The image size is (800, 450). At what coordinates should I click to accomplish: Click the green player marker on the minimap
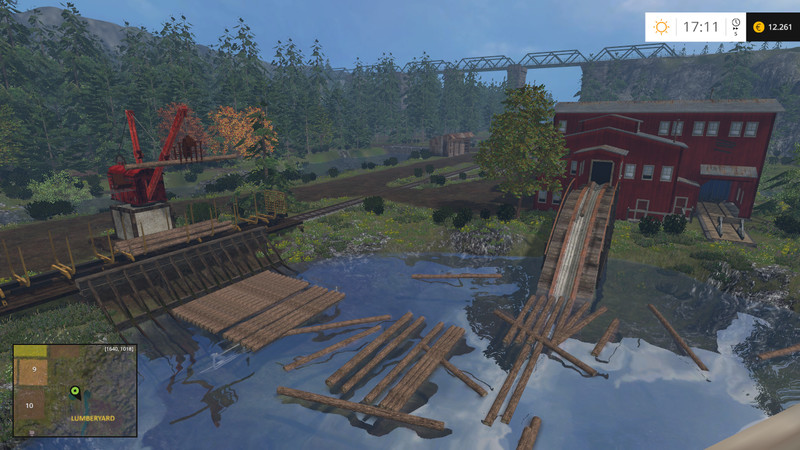(x=74, y=390)
